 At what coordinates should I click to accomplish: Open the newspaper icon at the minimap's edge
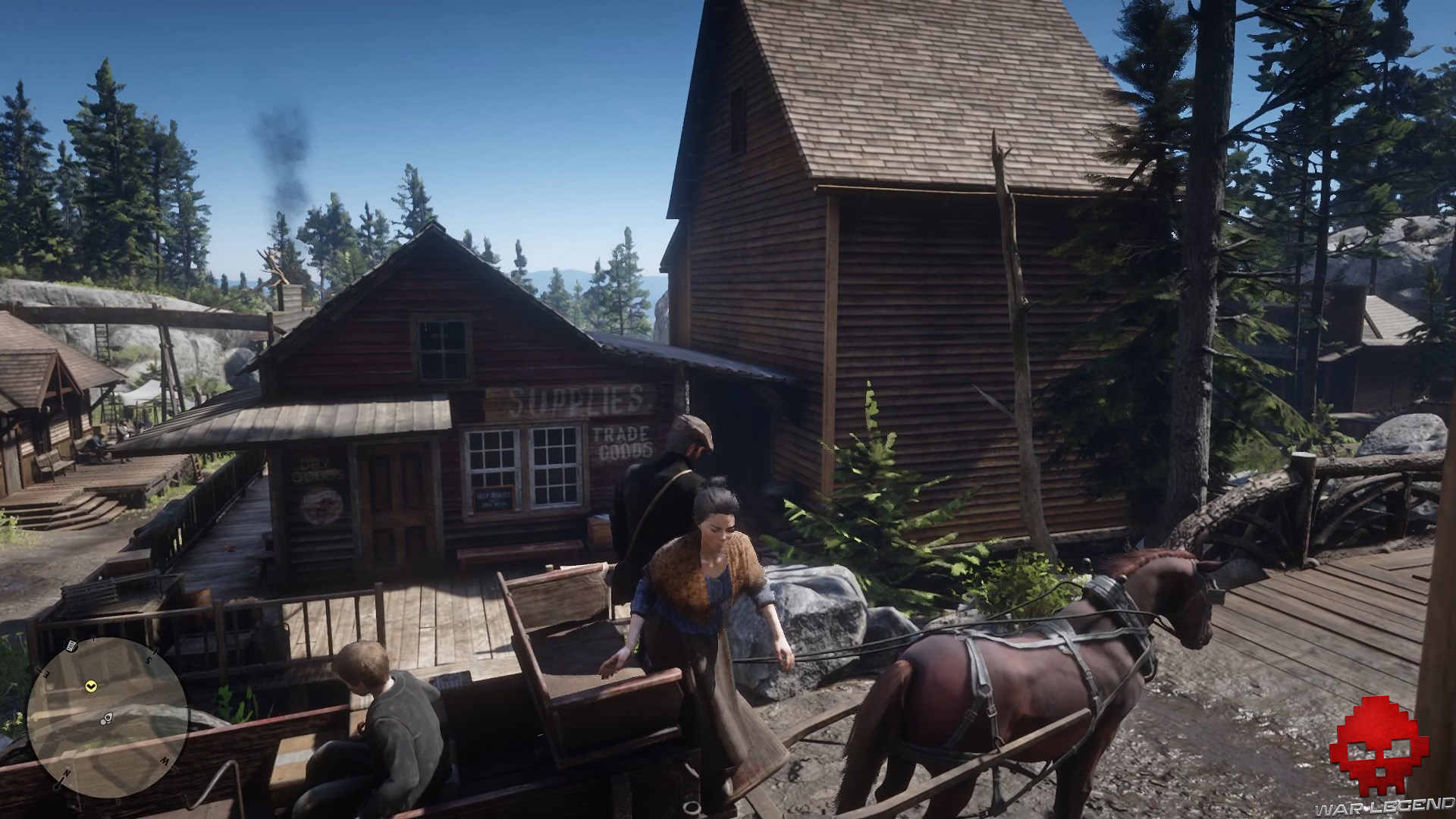coord(71,646)
